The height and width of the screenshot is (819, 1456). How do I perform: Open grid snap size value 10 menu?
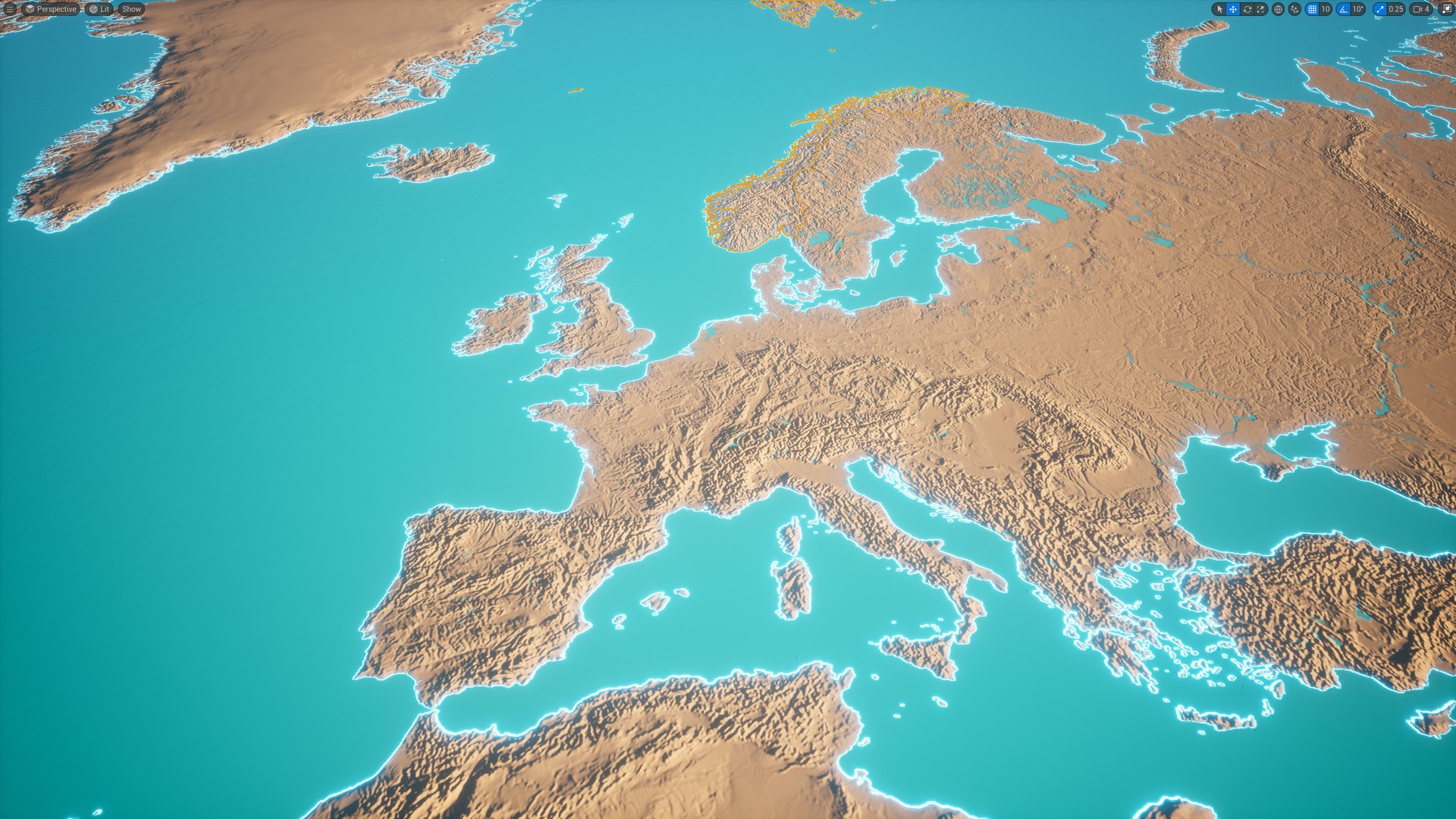1325,9
